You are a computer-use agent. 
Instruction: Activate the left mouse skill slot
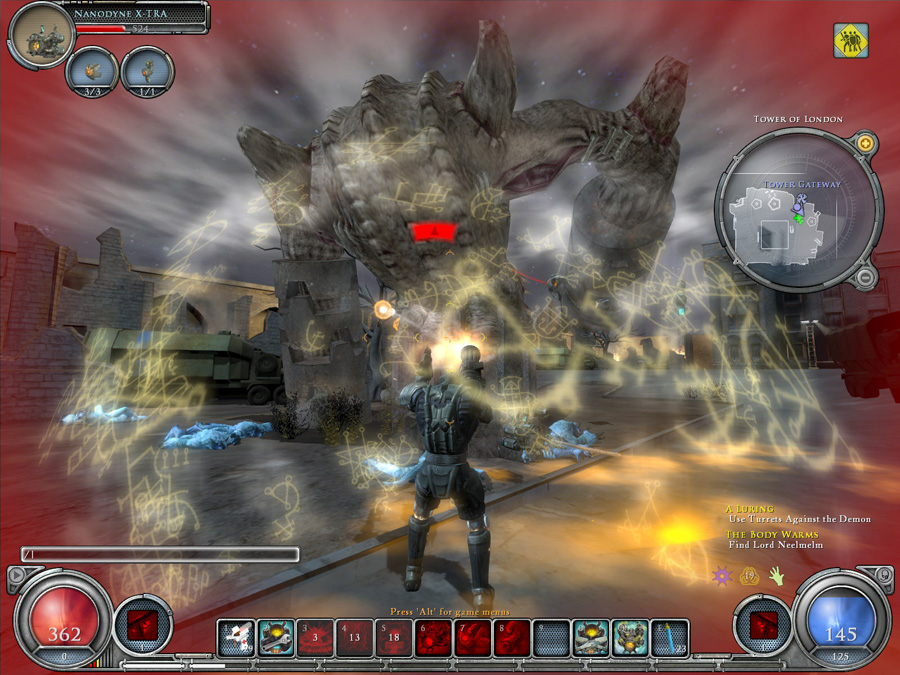(x=142, y=625)
